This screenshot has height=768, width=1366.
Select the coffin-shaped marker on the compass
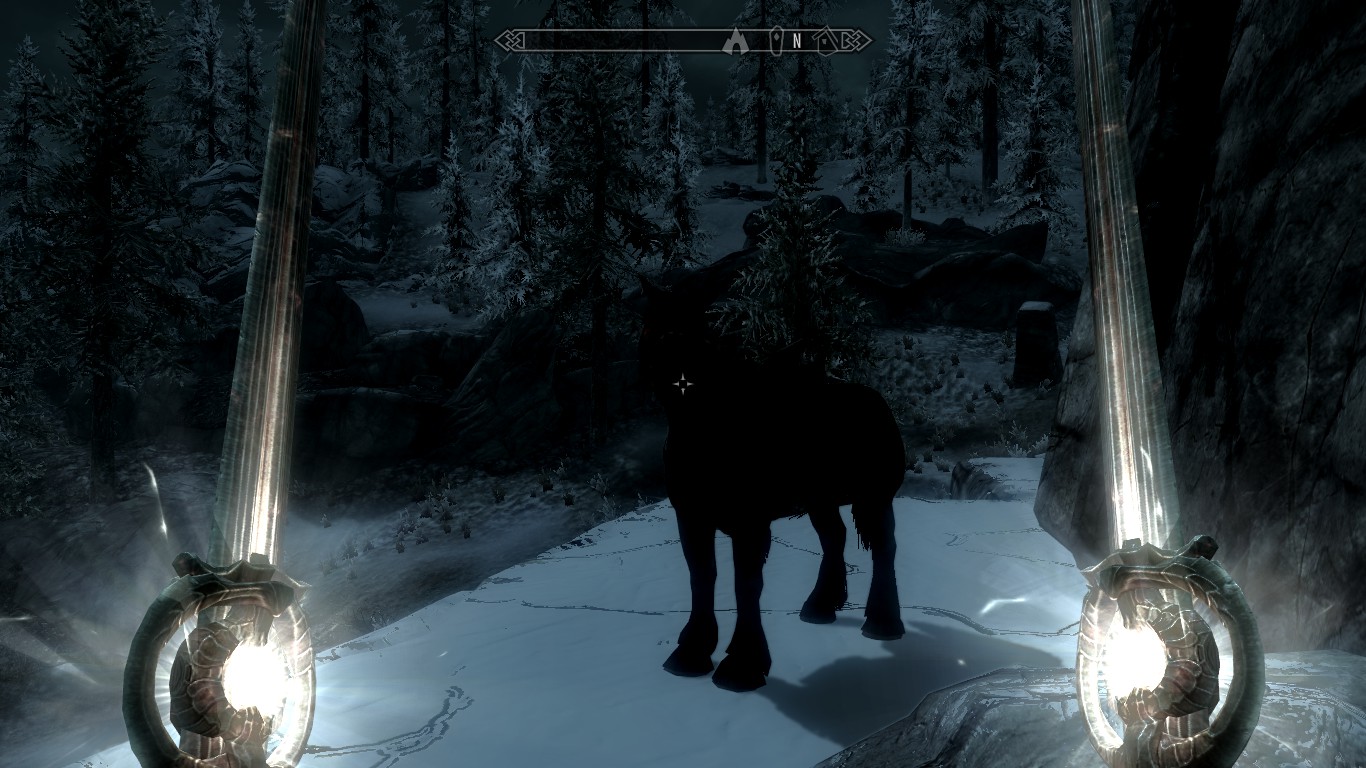tap(776, 41)
